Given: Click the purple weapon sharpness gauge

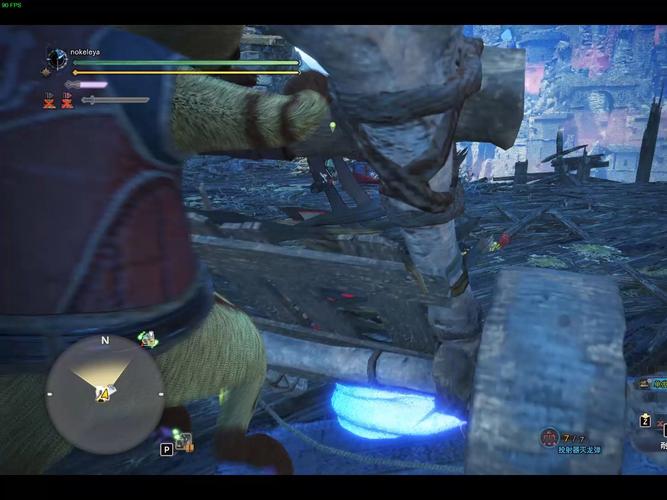Looking at the screenshot, I should 86,85.
